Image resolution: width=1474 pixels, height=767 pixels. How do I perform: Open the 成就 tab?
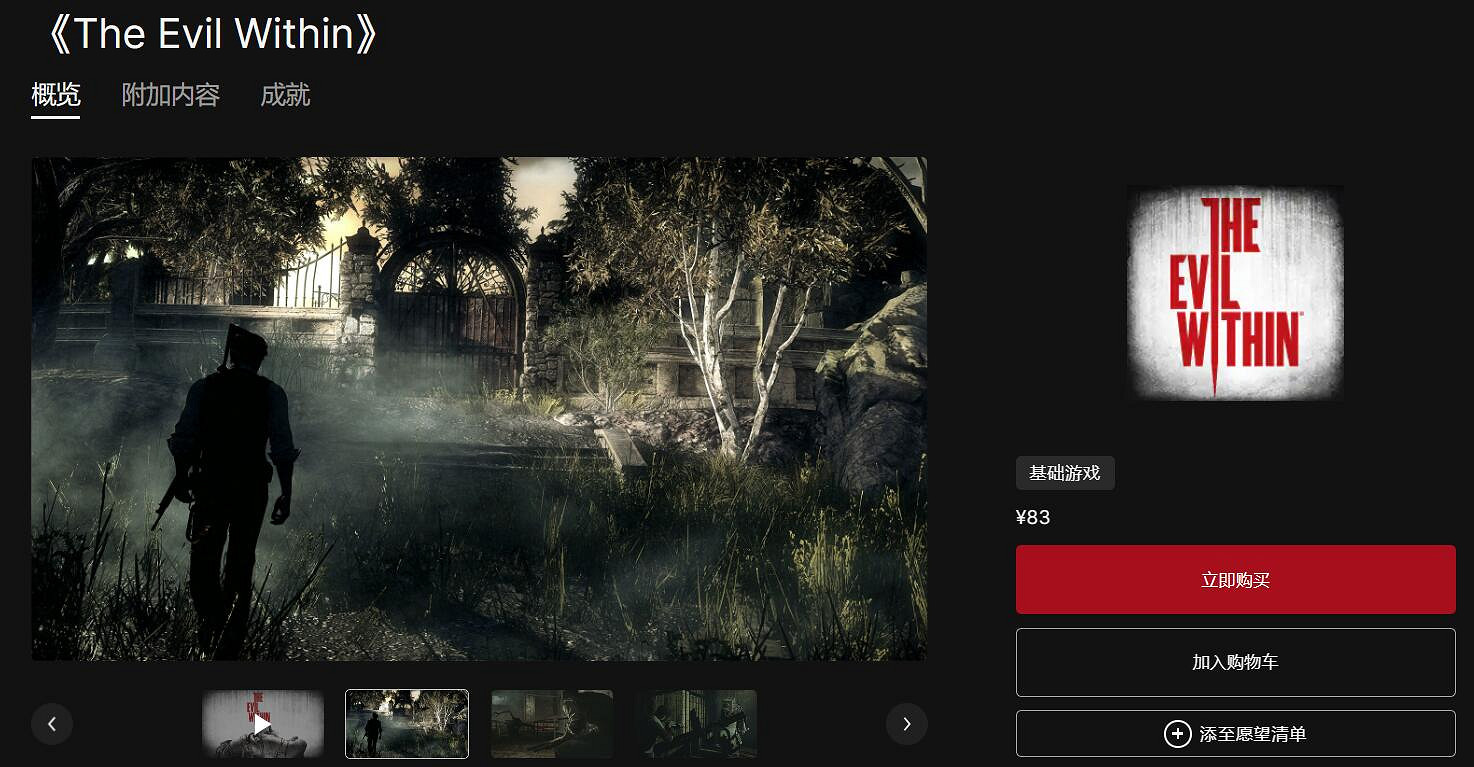coord(286,95)
